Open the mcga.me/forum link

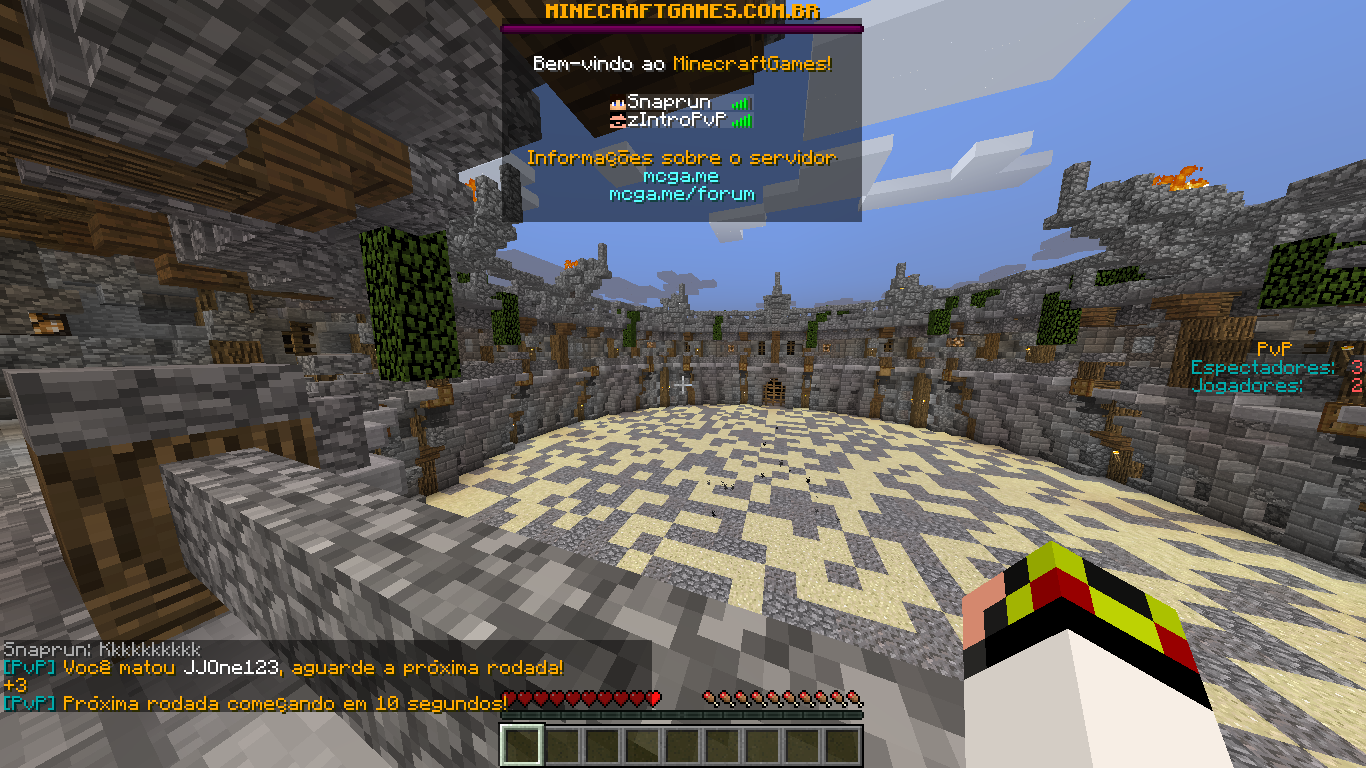681,194
